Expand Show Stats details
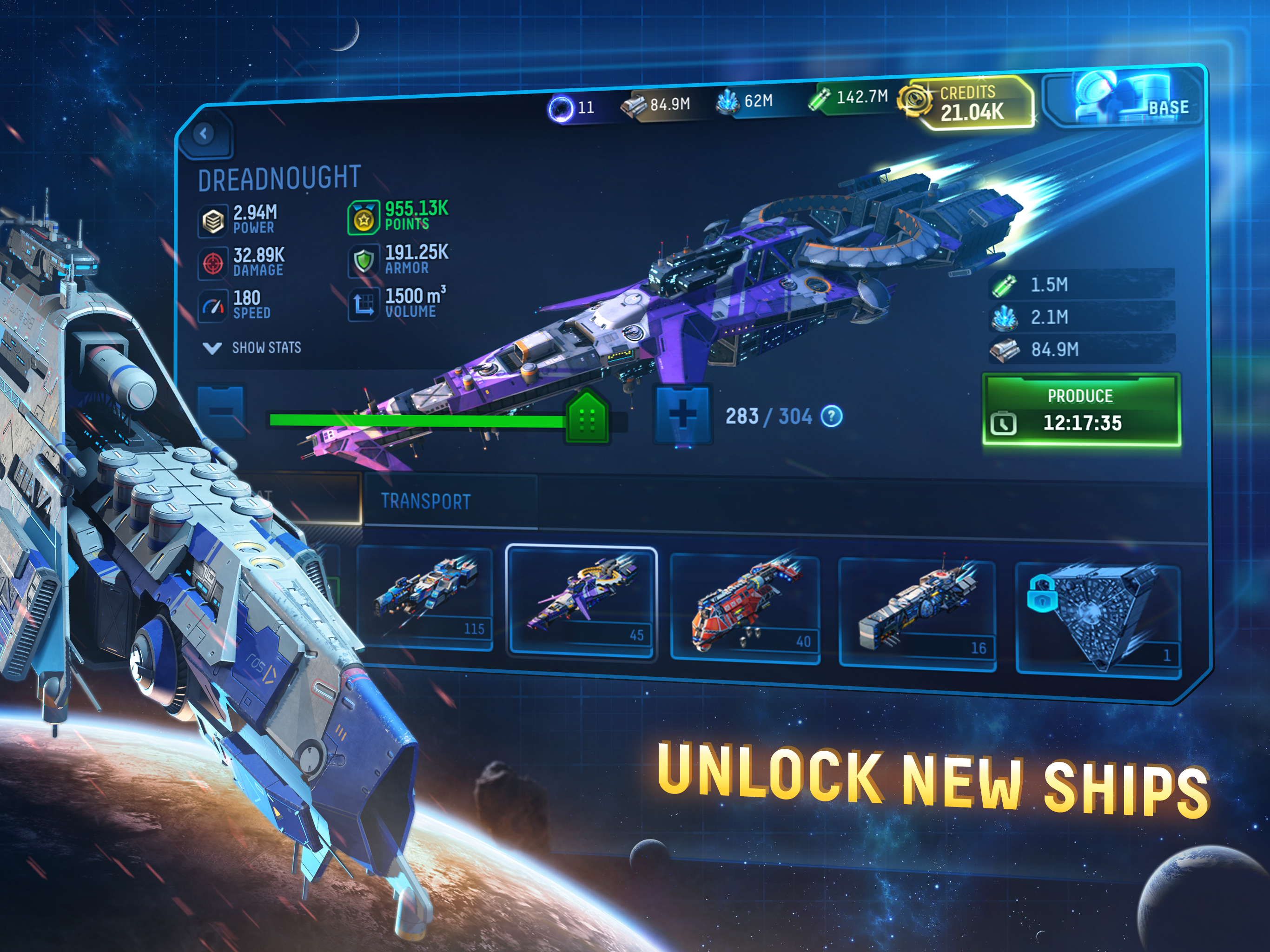Viewport: 1270px width, 952px height. 252,347
